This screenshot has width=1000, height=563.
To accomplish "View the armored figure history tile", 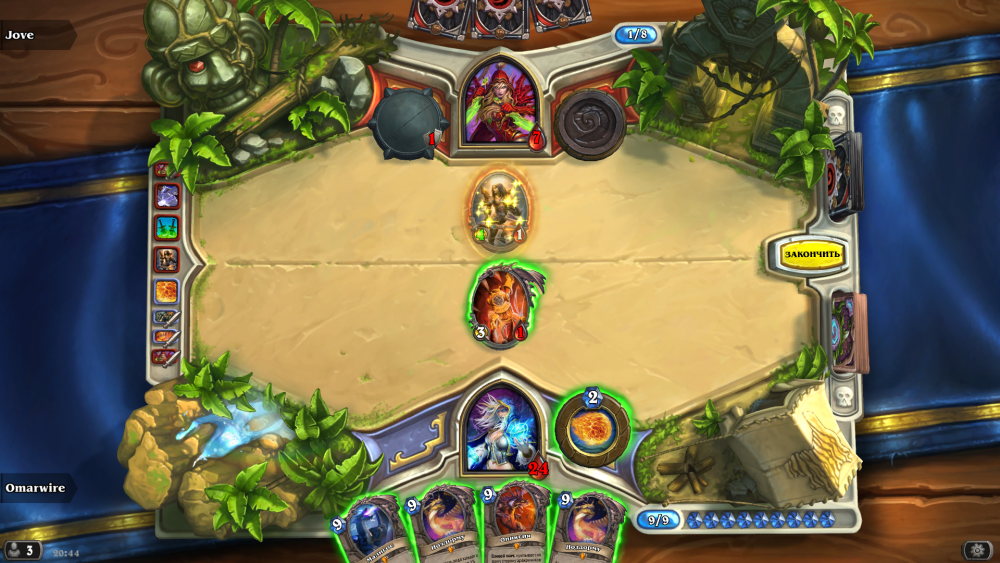I will pos(166,260).
